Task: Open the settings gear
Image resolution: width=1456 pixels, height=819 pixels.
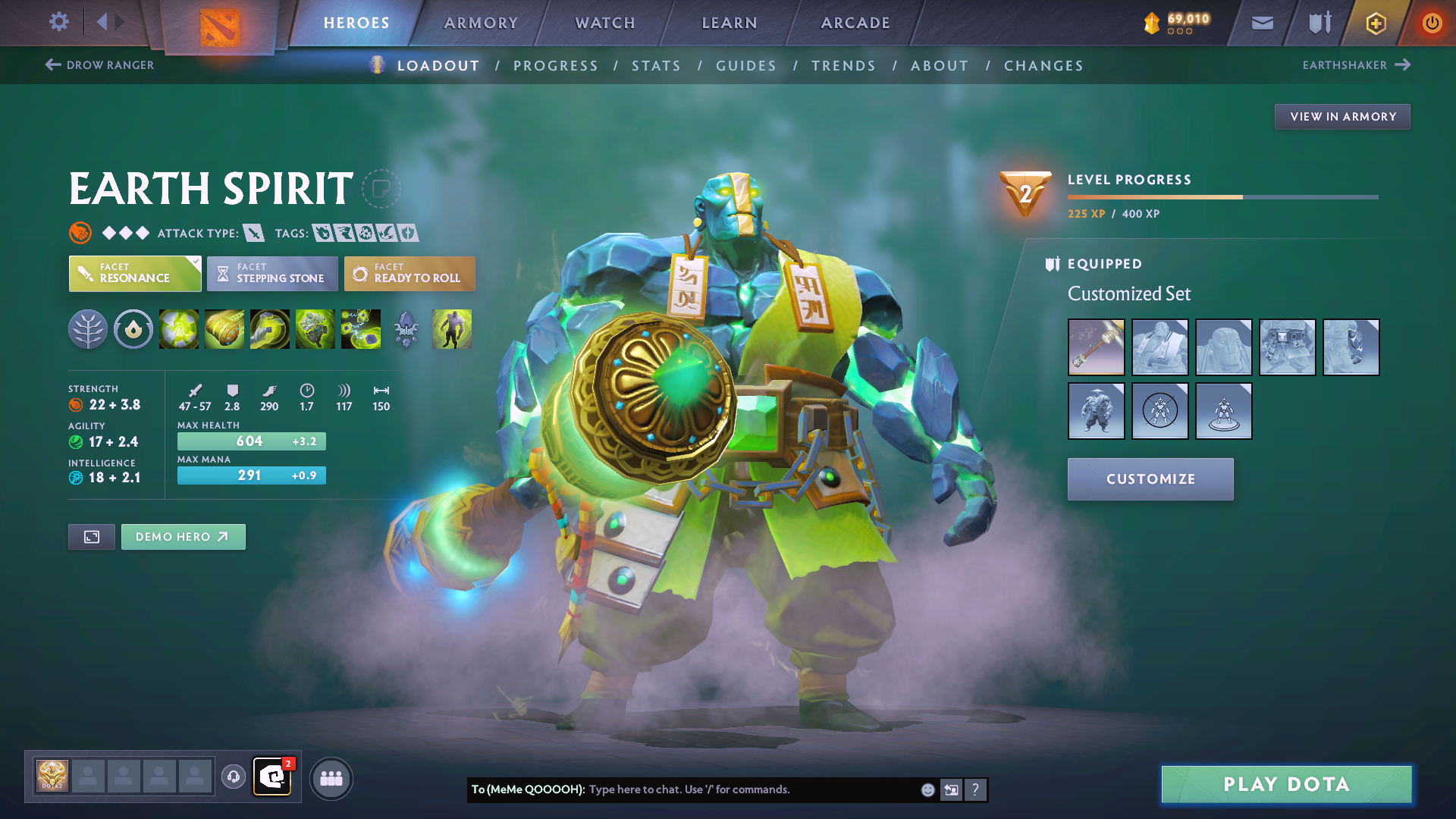Action: point(58,22)
